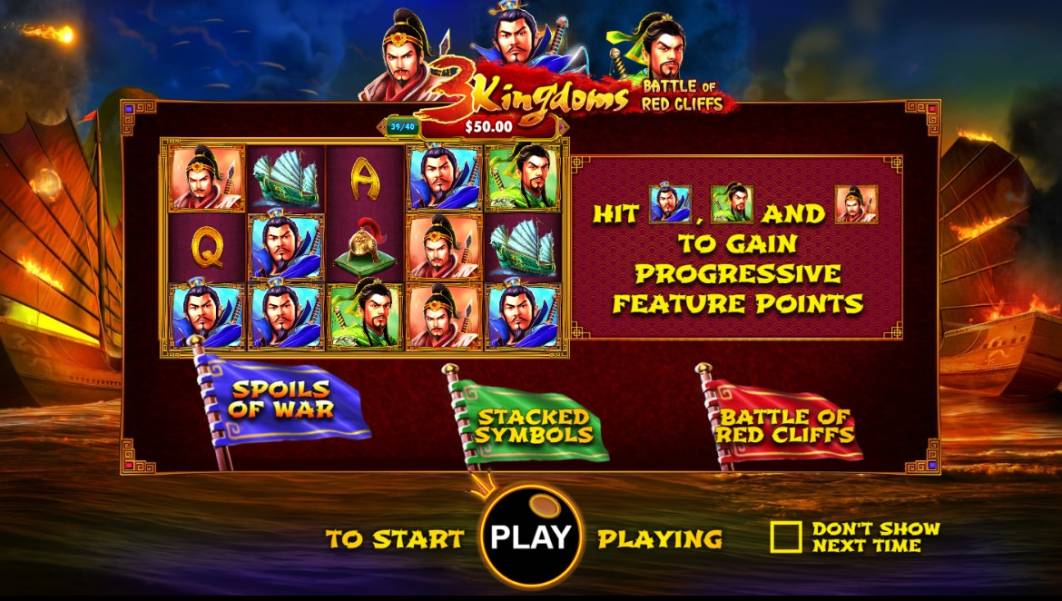Screen dimensions: 1062x601
Task: Start the game with the PLAY button
Action: point(530,537)
